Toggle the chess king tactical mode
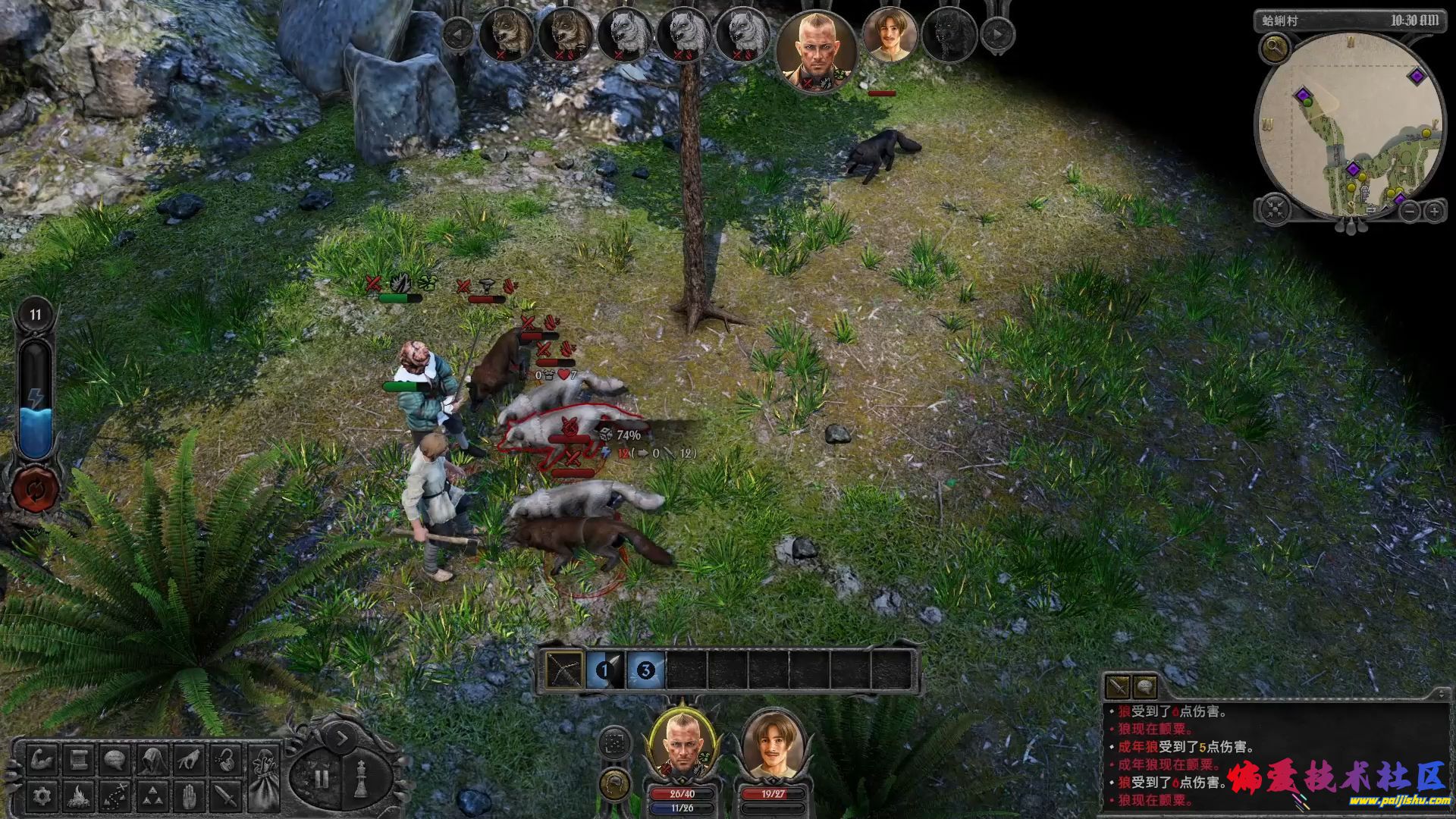Image resolution: width=1456 pixels, height=819 pixels. tap(362, 777)
